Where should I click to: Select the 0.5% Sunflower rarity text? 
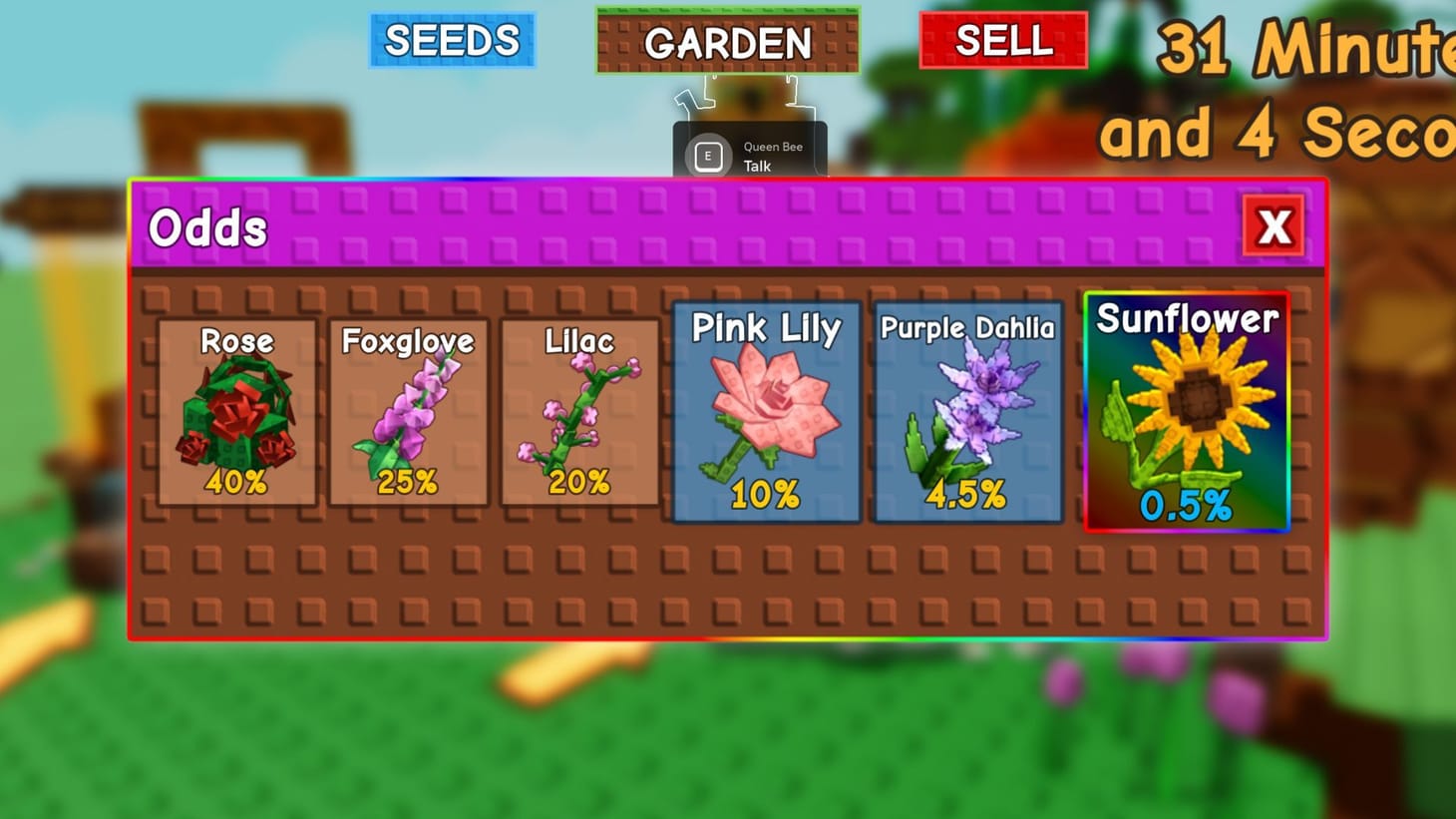[x=1187, y=507]
